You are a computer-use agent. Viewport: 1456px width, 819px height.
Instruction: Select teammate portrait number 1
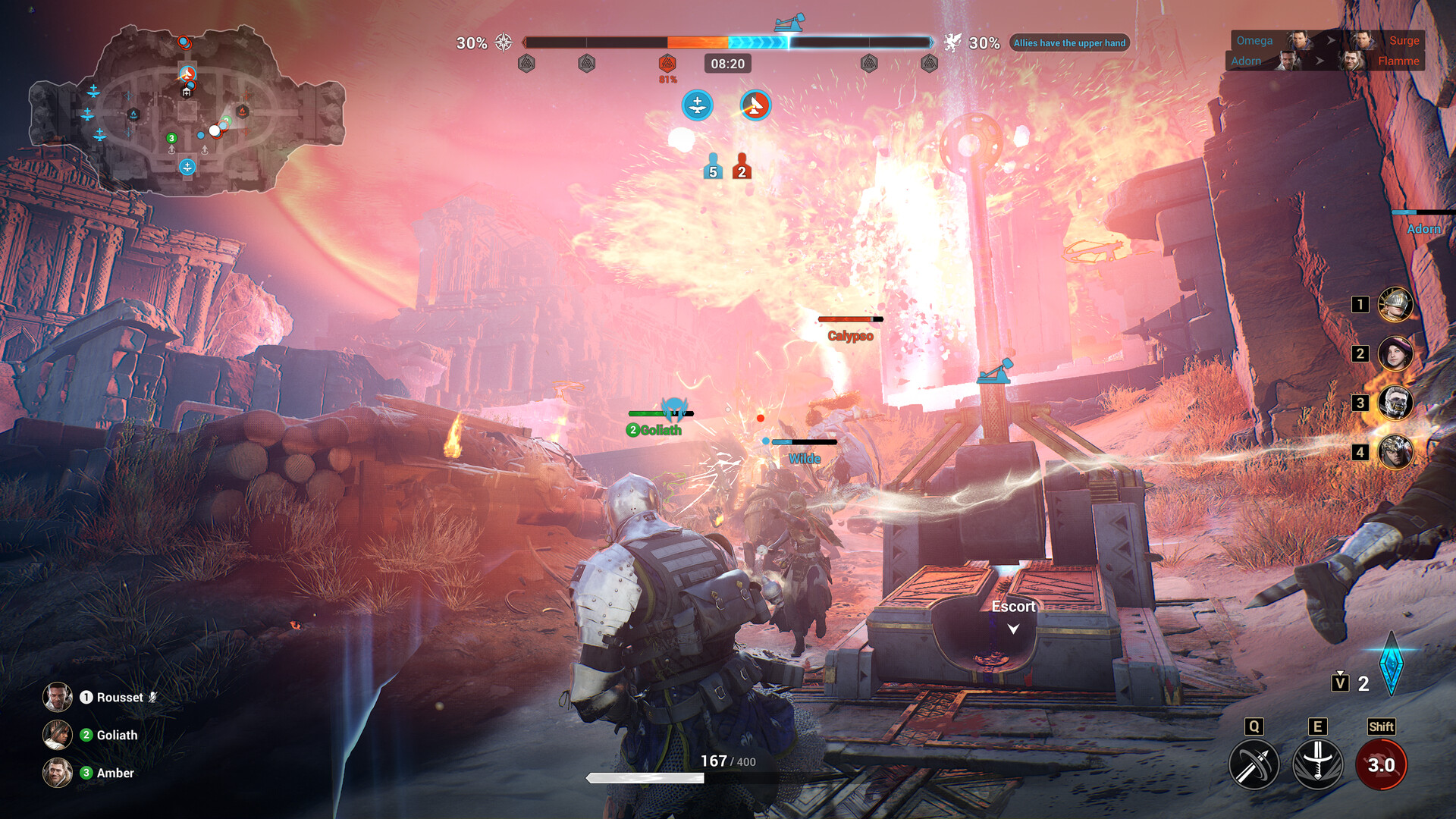(1398, 305)
